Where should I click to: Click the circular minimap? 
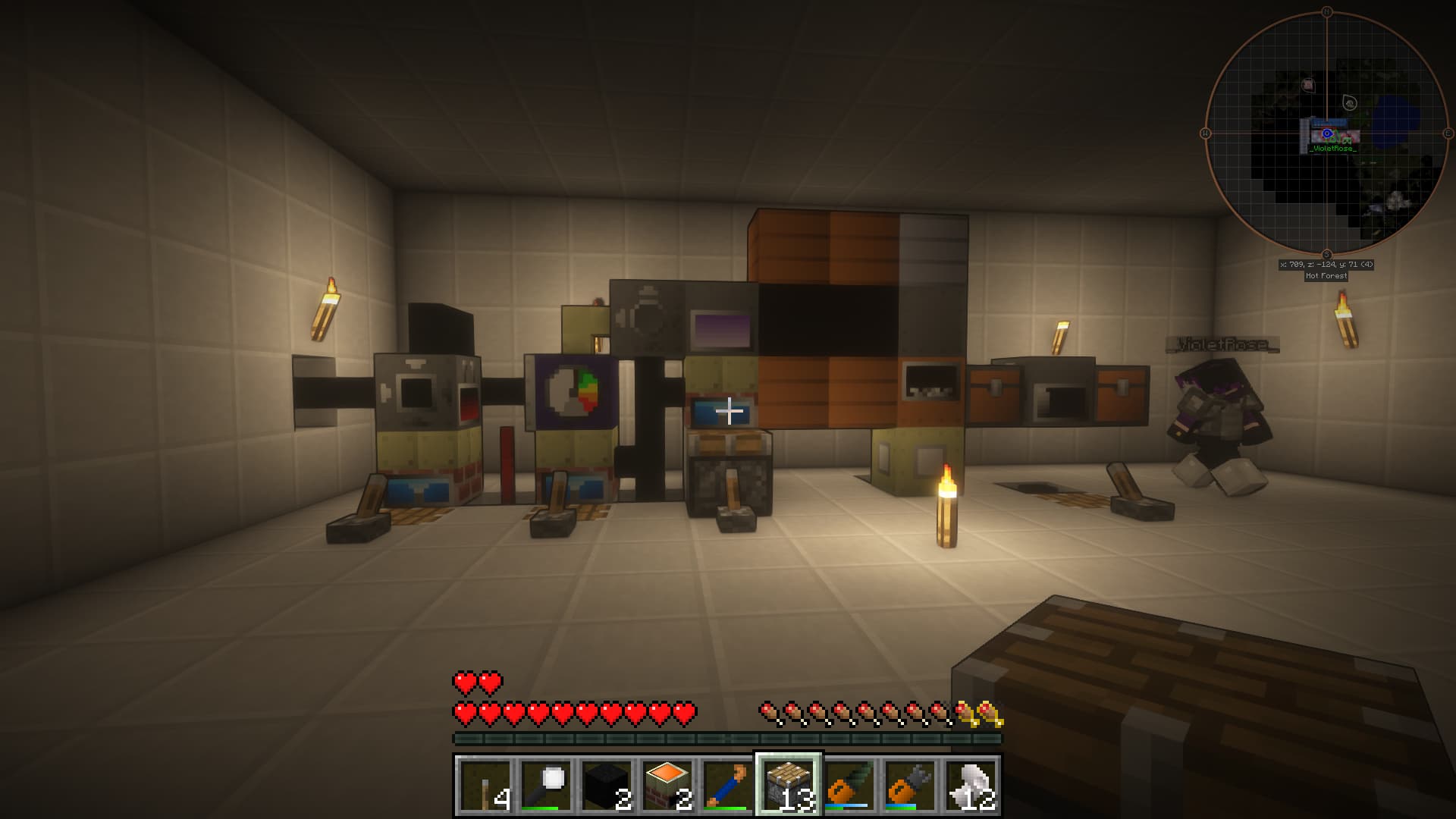1326,133
